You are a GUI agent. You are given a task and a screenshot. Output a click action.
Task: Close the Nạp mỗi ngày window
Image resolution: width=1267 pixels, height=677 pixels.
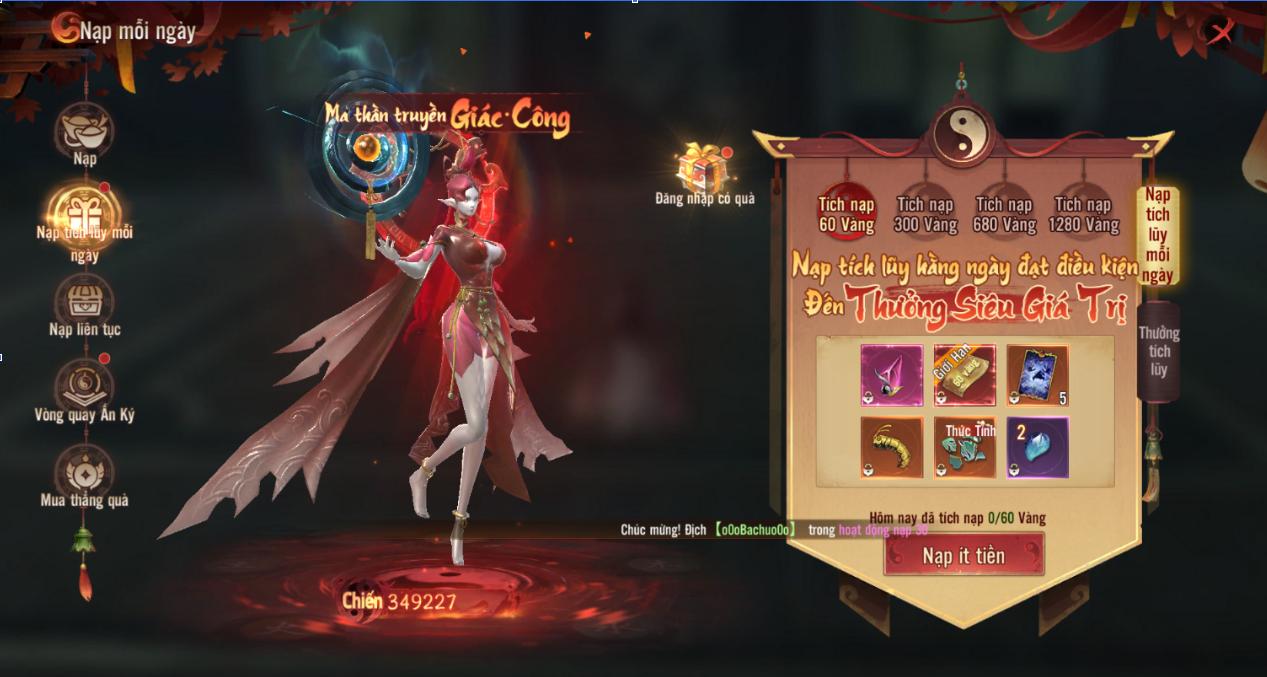(x=1220, y=33)
